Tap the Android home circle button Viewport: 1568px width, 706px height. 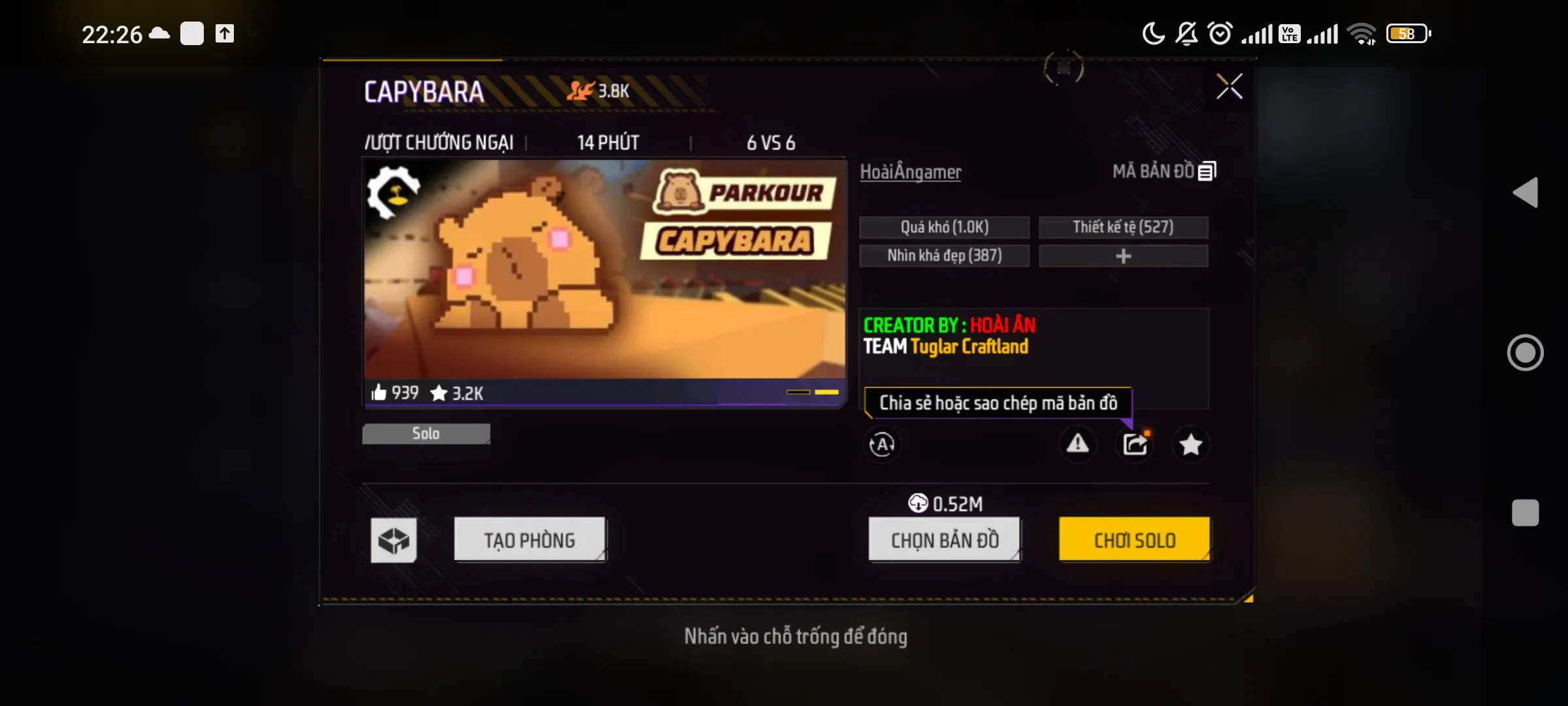click(x=1526, y=353)
